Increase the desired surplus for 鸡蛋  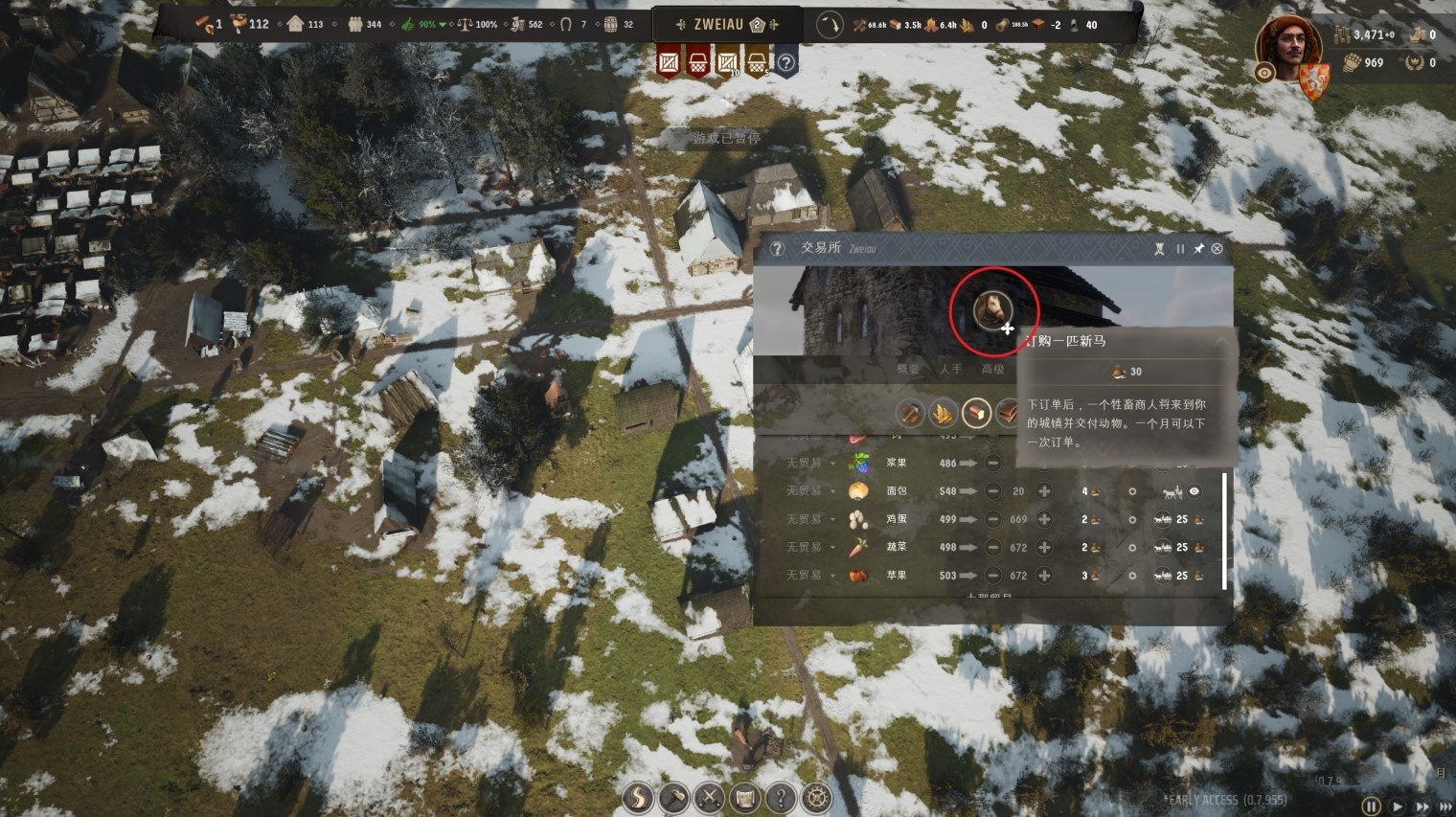tap(1044, 519)
